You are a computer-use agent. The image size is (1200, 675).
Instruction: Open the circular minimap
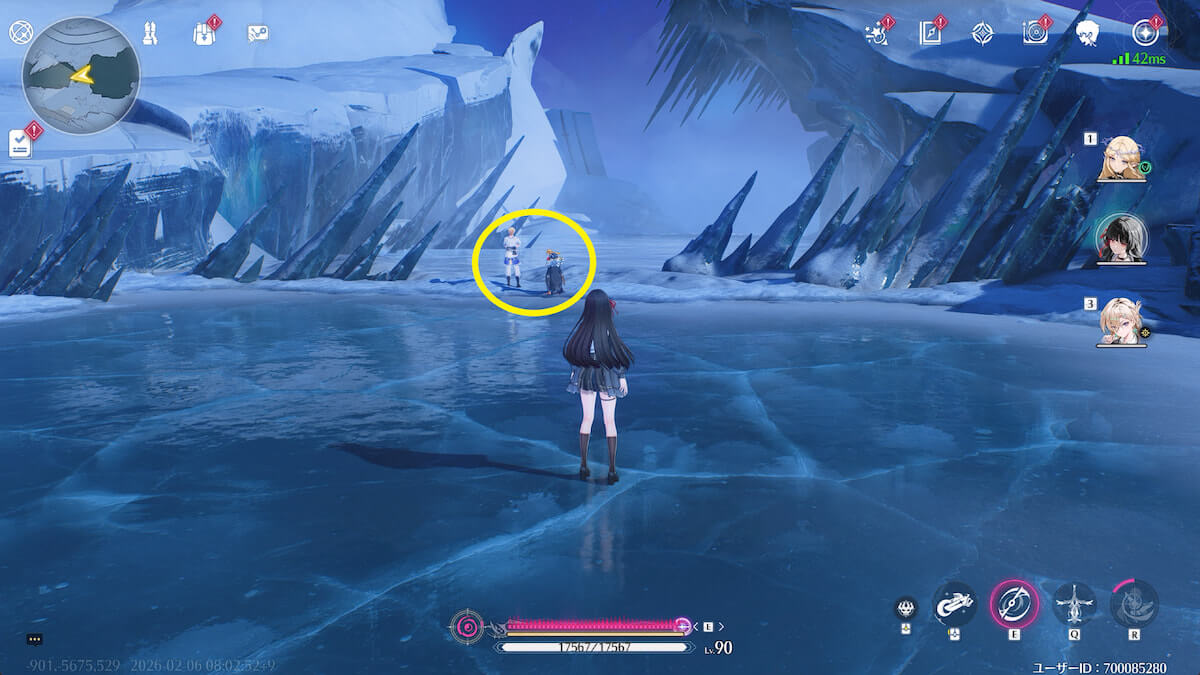[x=81, y=76]
